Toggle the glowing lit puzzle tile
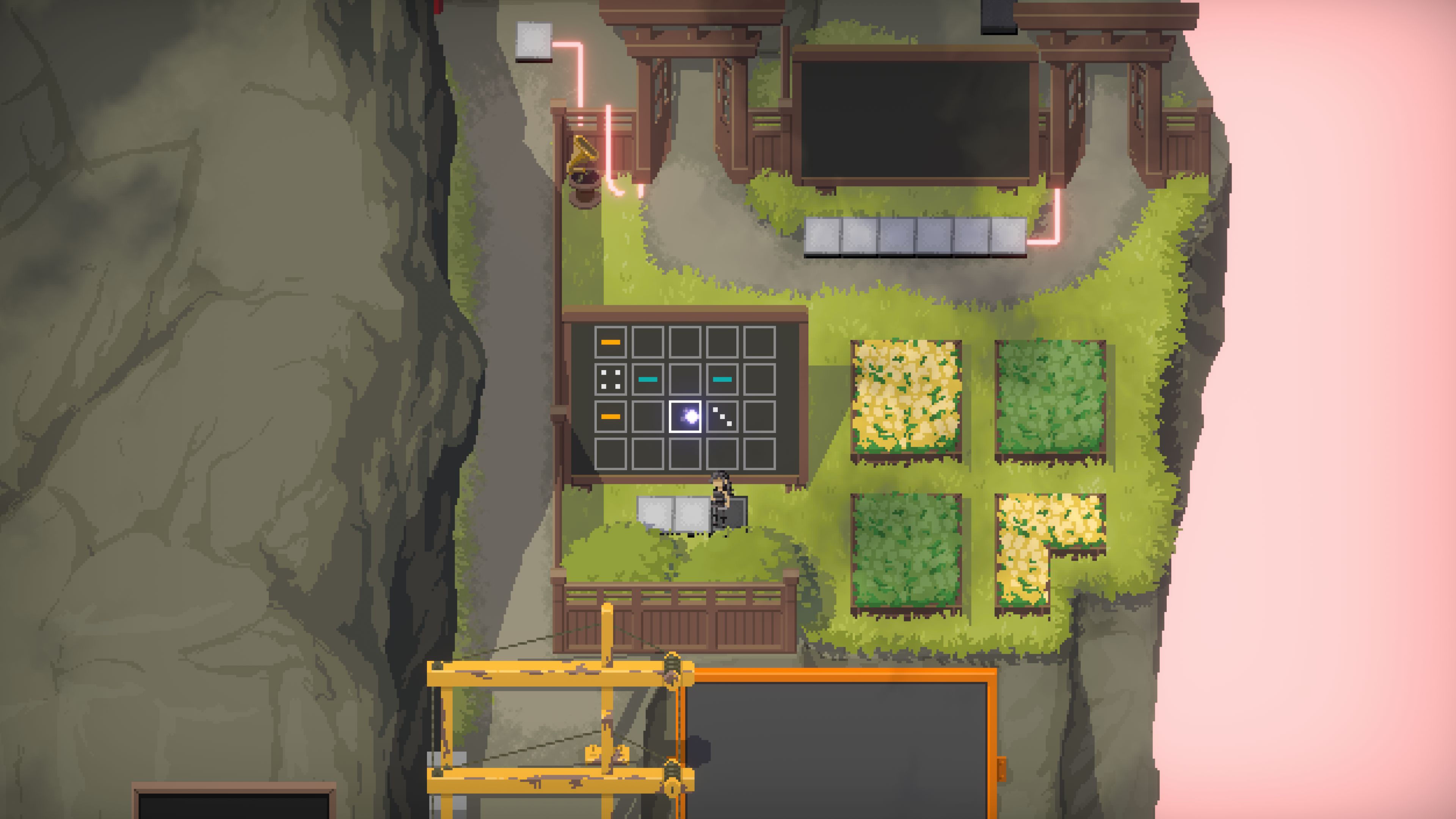 pyautogui.click(x=685, y=417)
